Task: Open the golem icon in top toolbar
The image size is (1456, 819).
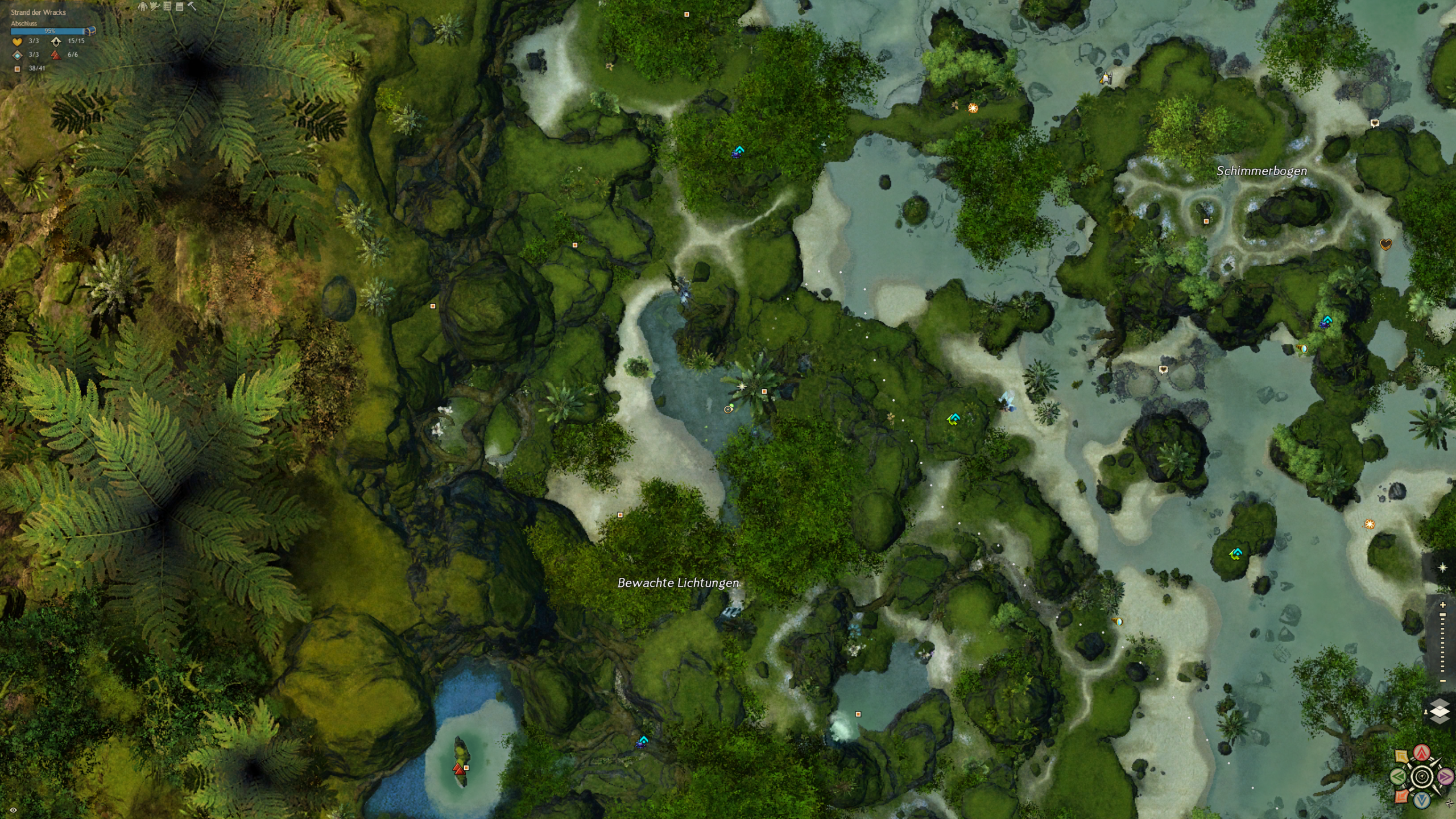Action: pos(143,6)
